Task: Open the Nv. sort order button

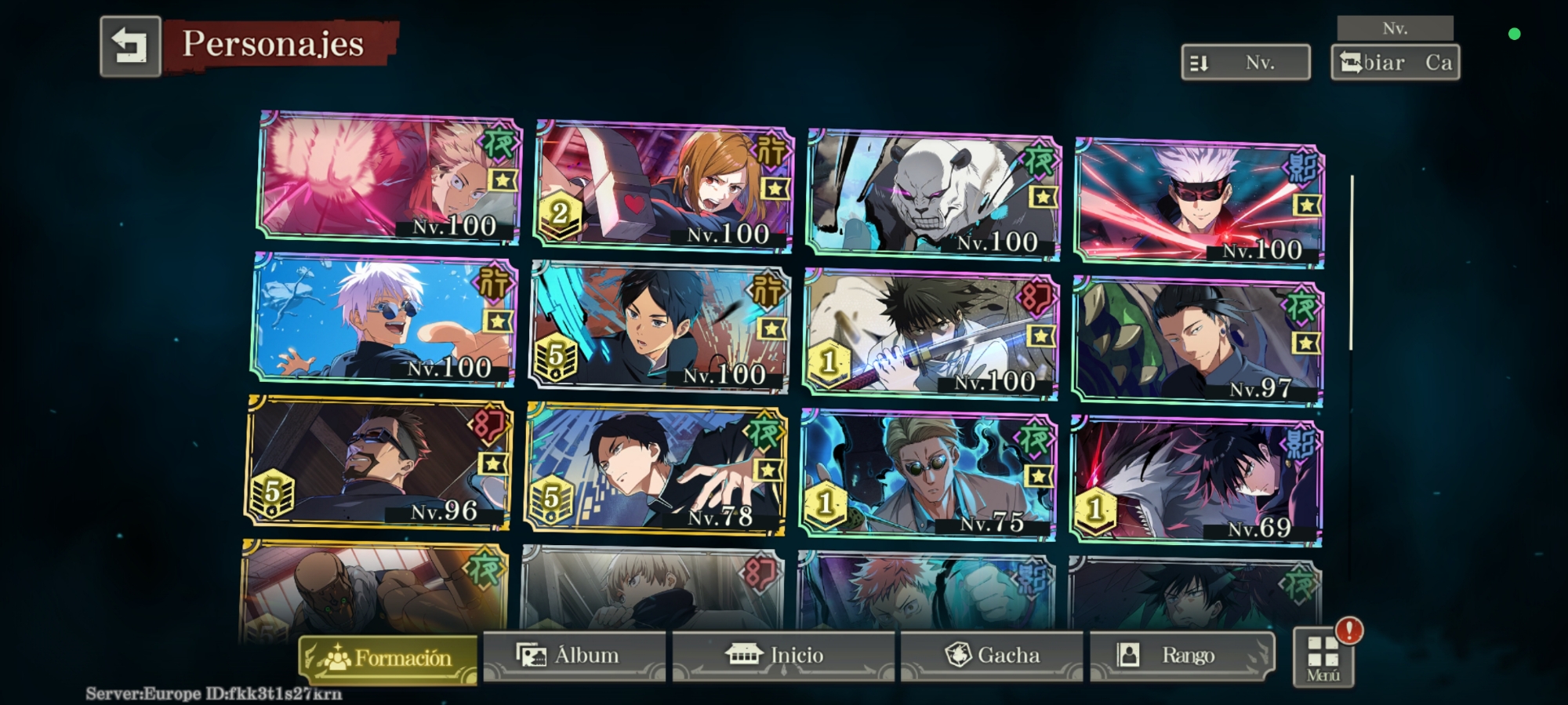Action: tap(1245, 62)
